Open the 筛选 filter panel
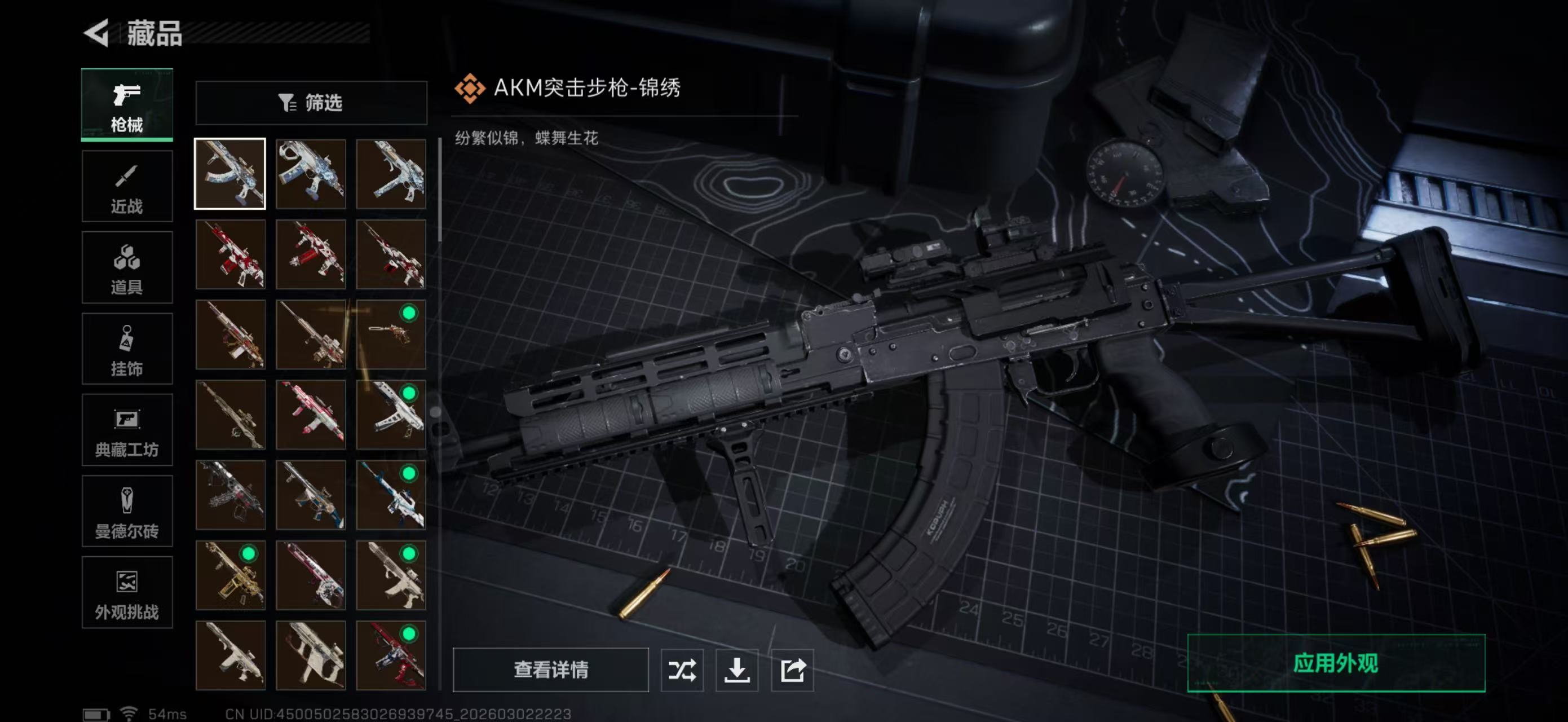Screen dimensions: 1568x722 pos(312,103)
